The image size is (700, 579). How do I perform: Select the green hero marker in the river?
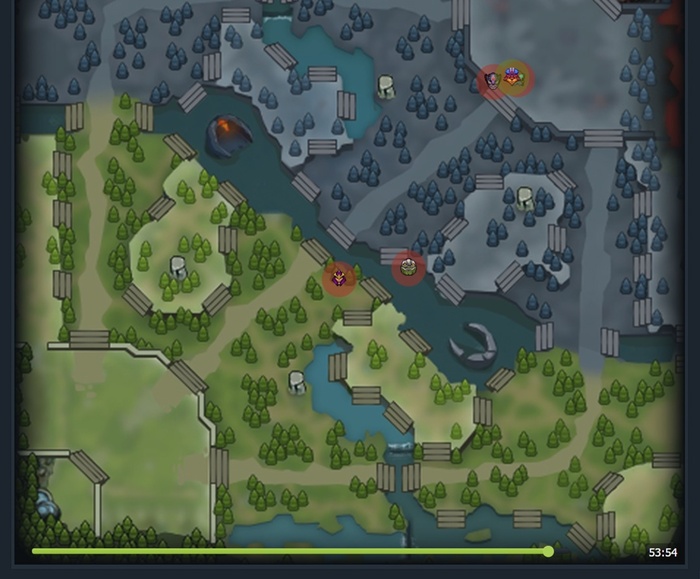click(x=408, y=267)
